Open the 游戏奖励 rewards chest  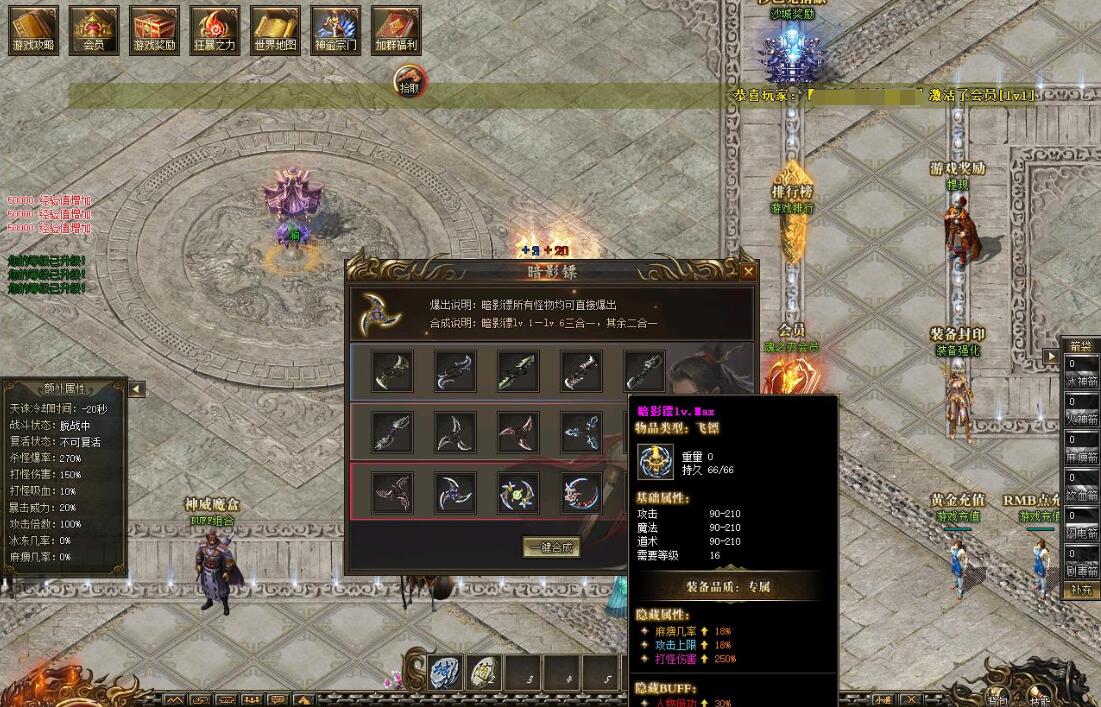(x=155, y=30)
